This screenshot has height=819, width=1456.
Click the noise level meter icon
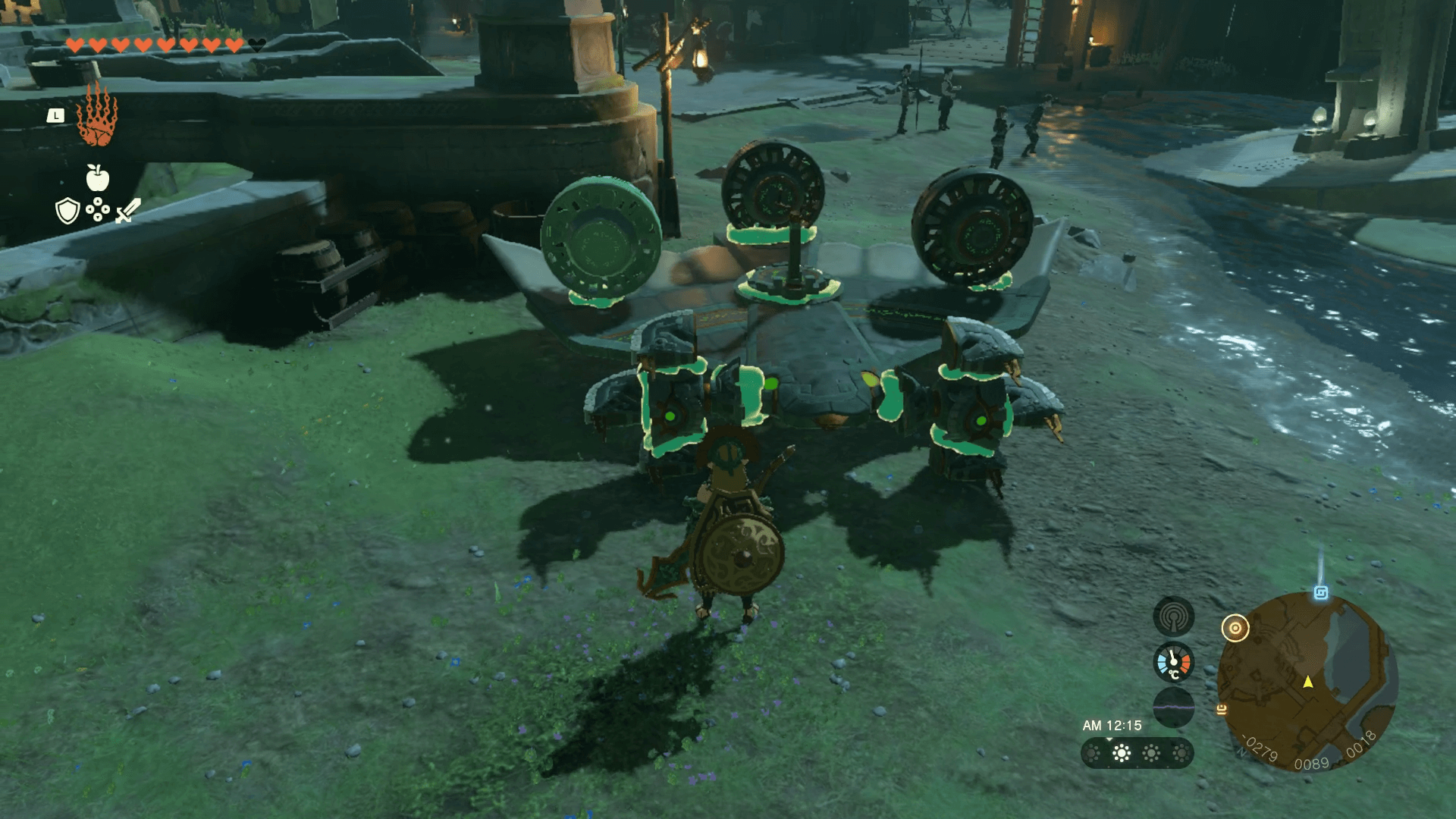pyautogui.click(x=1173, y=707)
